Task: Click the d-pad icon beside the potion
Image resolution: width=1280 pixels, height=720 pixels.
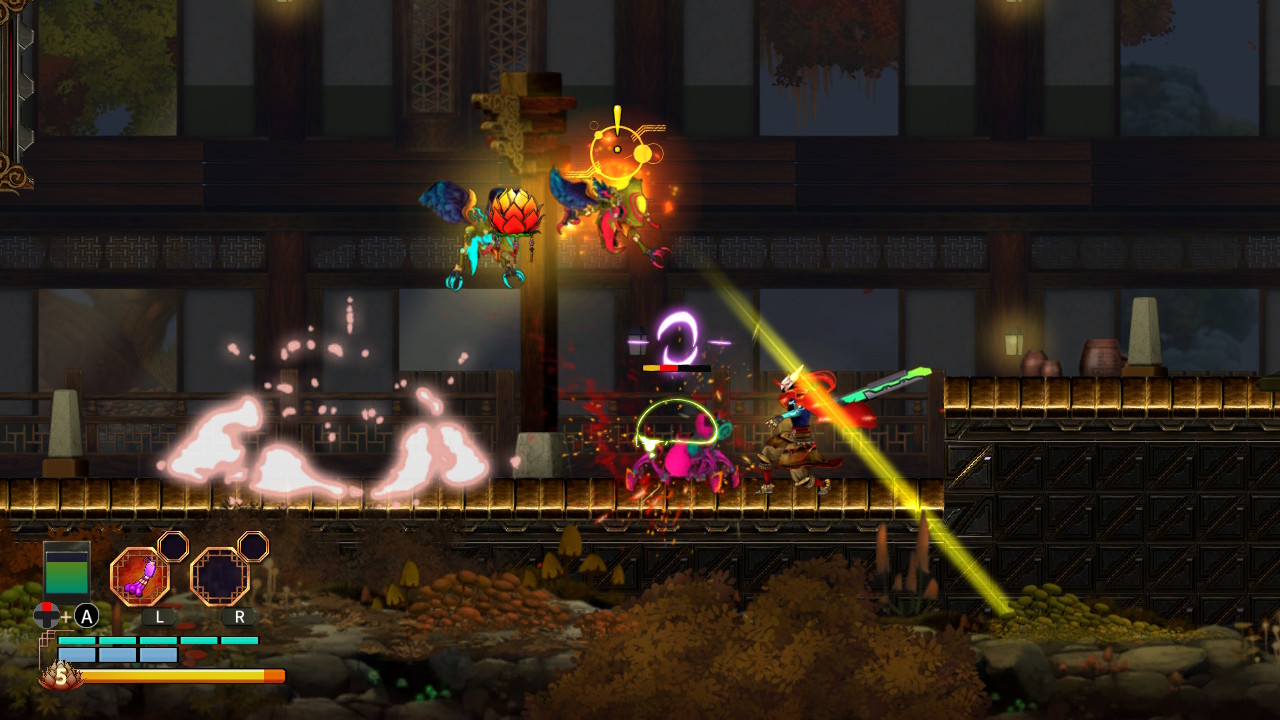Action: click(46, 616)
